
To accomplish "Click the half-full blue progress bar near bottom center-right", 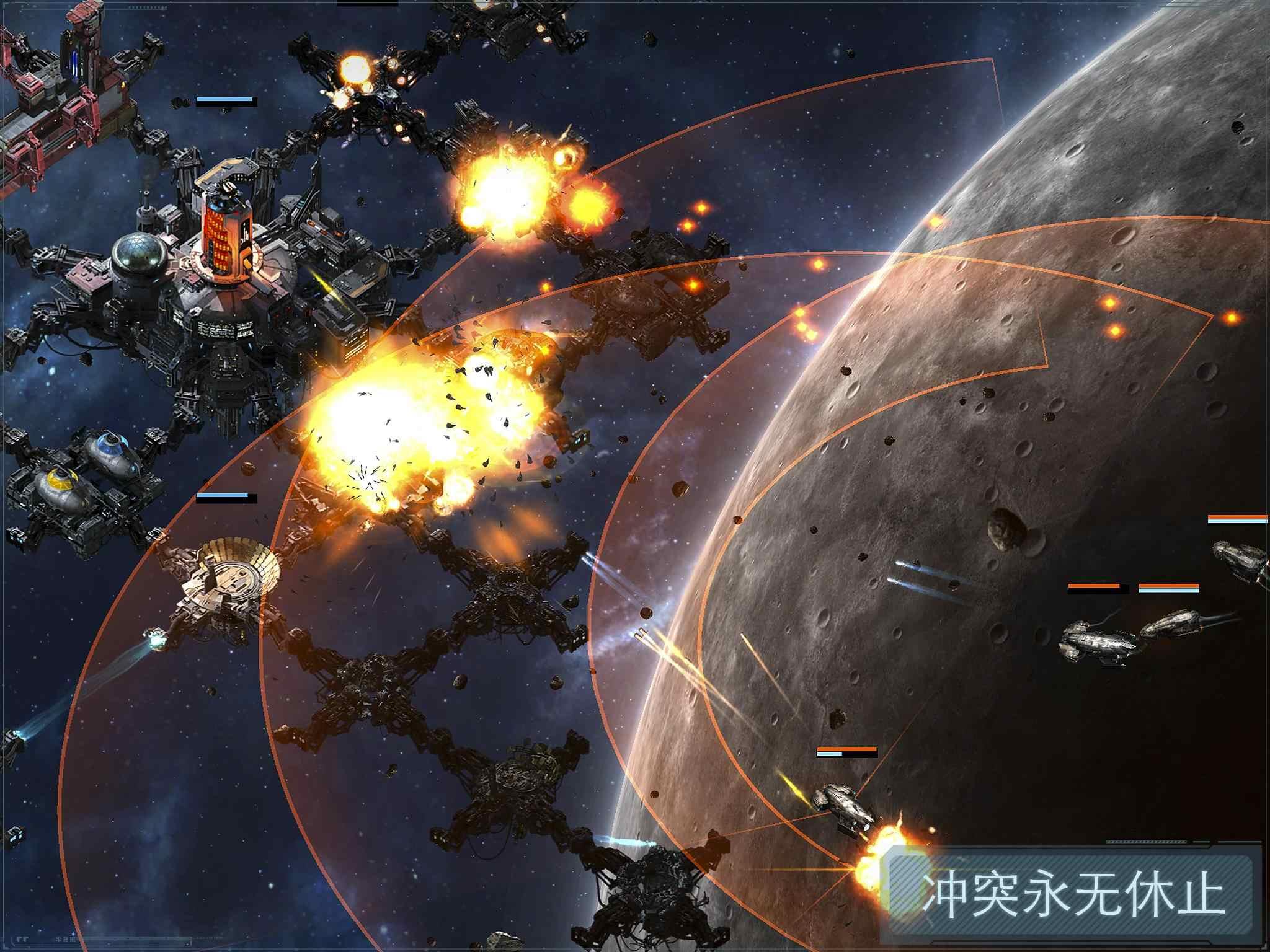I will [x=829, y=754].
